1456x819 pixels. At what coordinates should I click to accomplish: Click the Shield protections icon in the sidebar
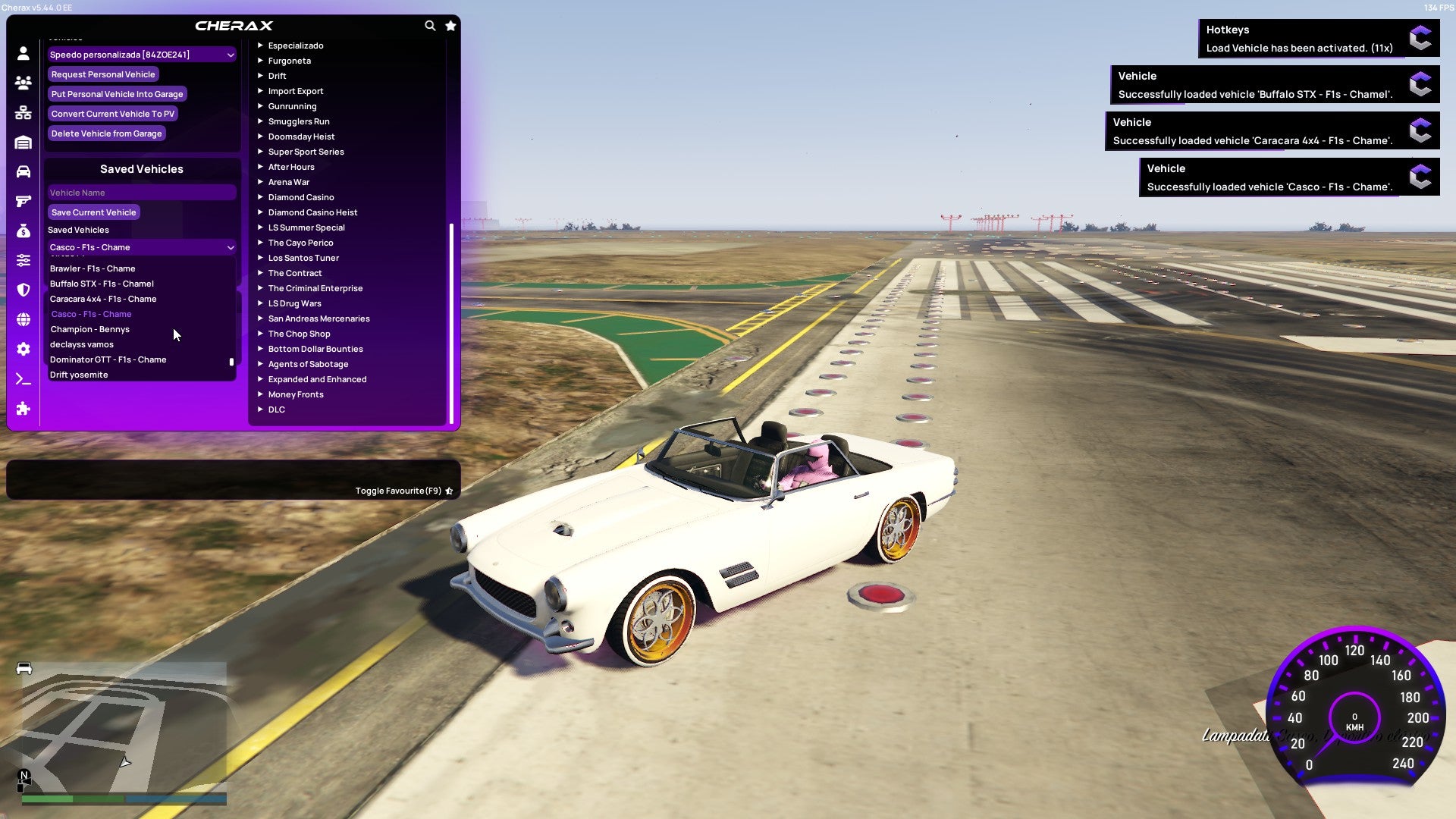[23, 290]
